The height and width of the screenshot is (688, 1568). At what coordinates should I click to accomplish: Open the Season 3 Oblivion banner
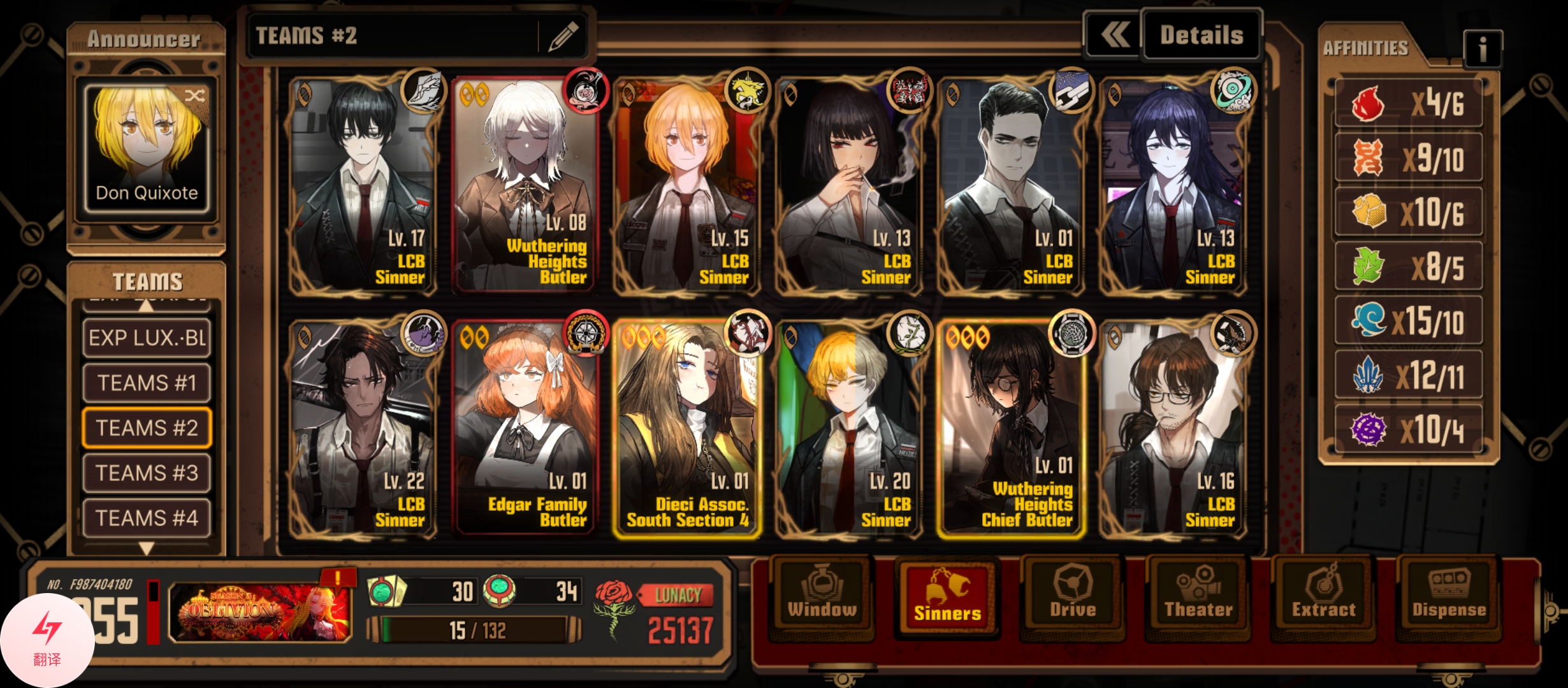[x=260, y=612]
